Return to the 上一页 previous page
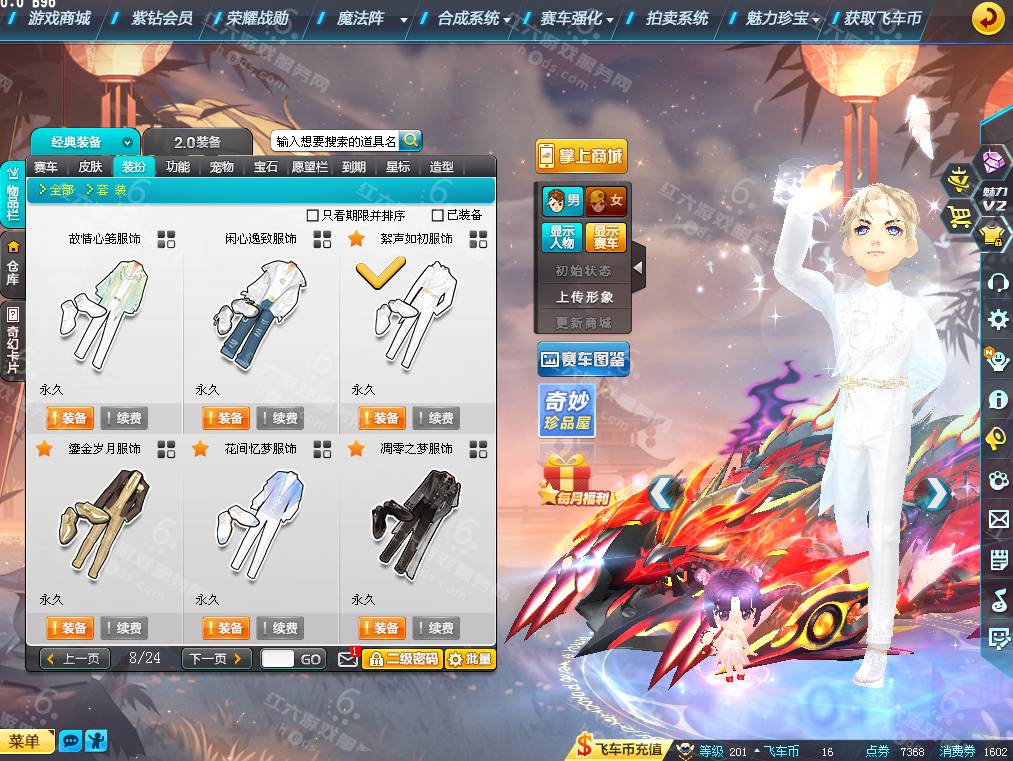Screen dimensions: 1013x761 pyautogui.click(x=75, y=658)
